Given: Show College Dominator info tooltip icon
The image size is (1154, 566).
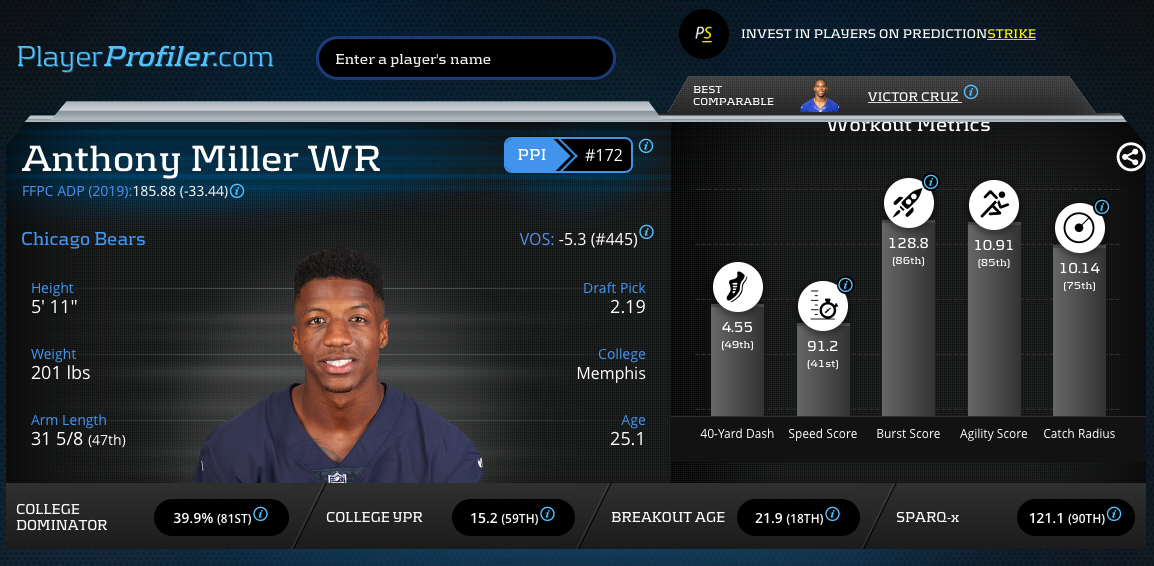Looking at the screenshot, I should [x=261, y=514].
